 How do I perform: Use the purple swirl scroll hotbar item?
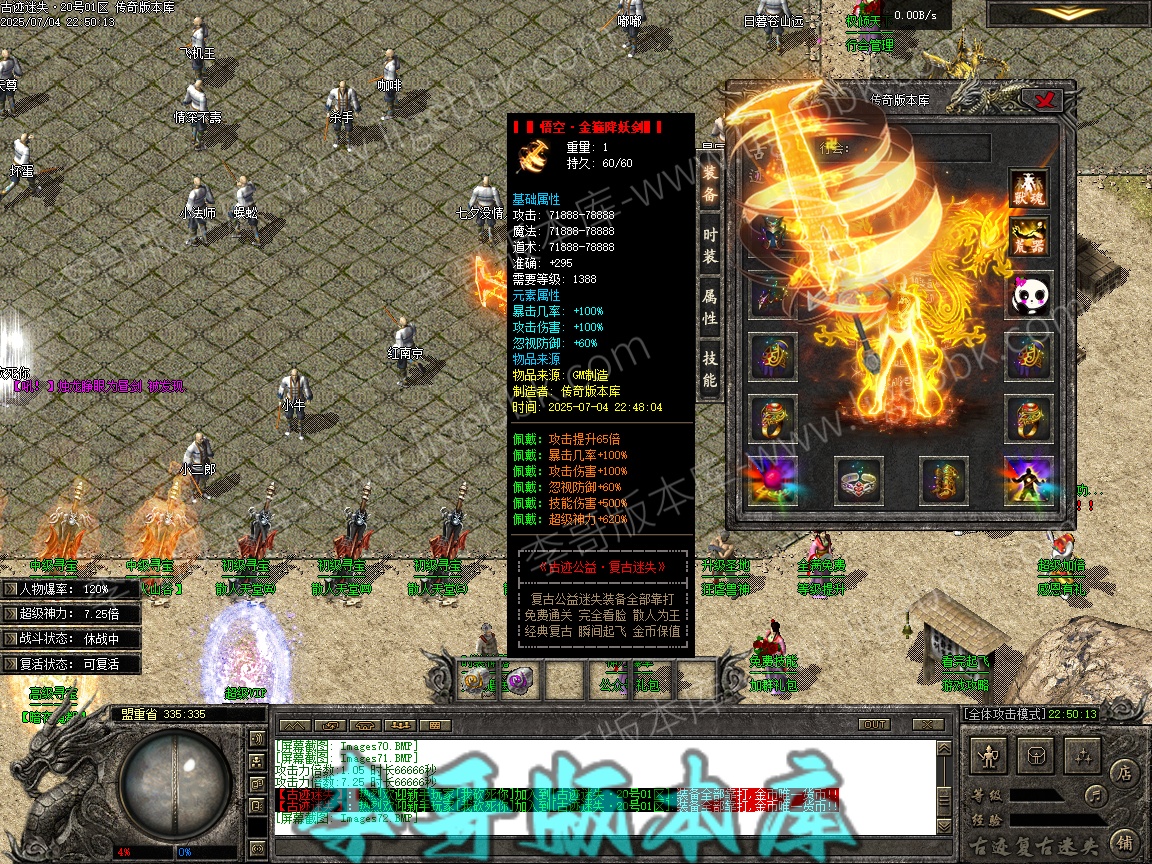click(x=518, y=681)
